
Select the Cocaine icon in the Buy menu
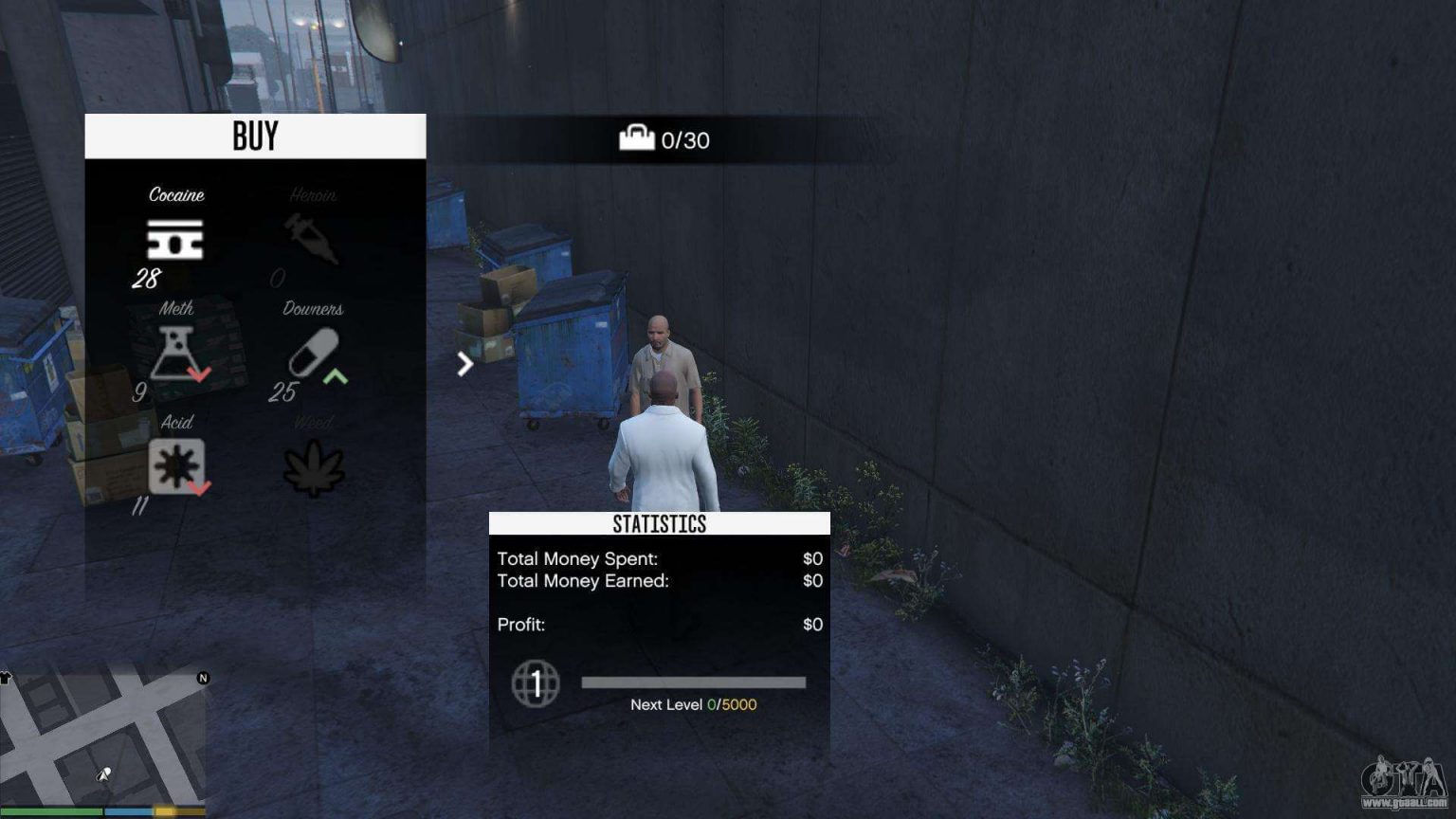pyautogui.click(x=174, y=238)
